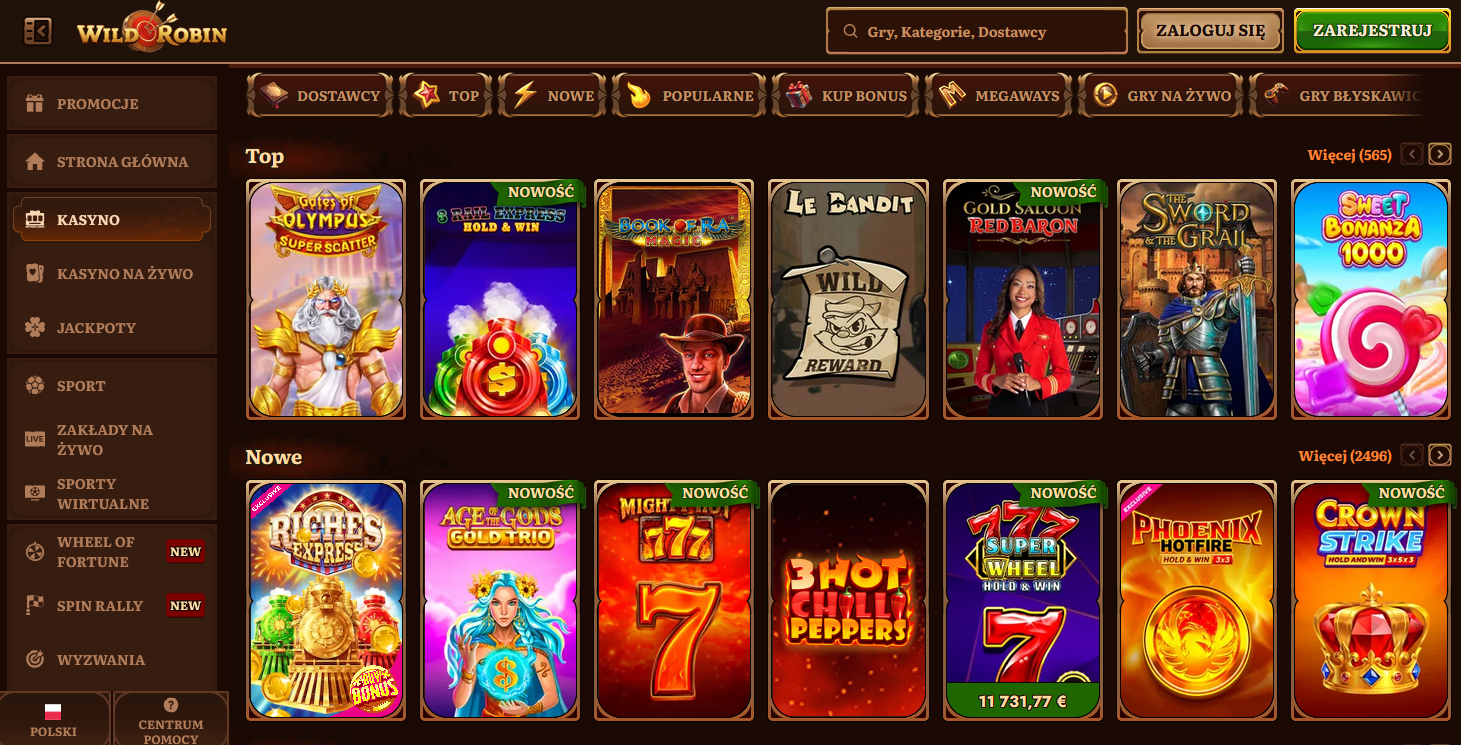Open Wheel of Fortune from the sidebar
The height and width of the screenshot is (745, 1461).
36,551
